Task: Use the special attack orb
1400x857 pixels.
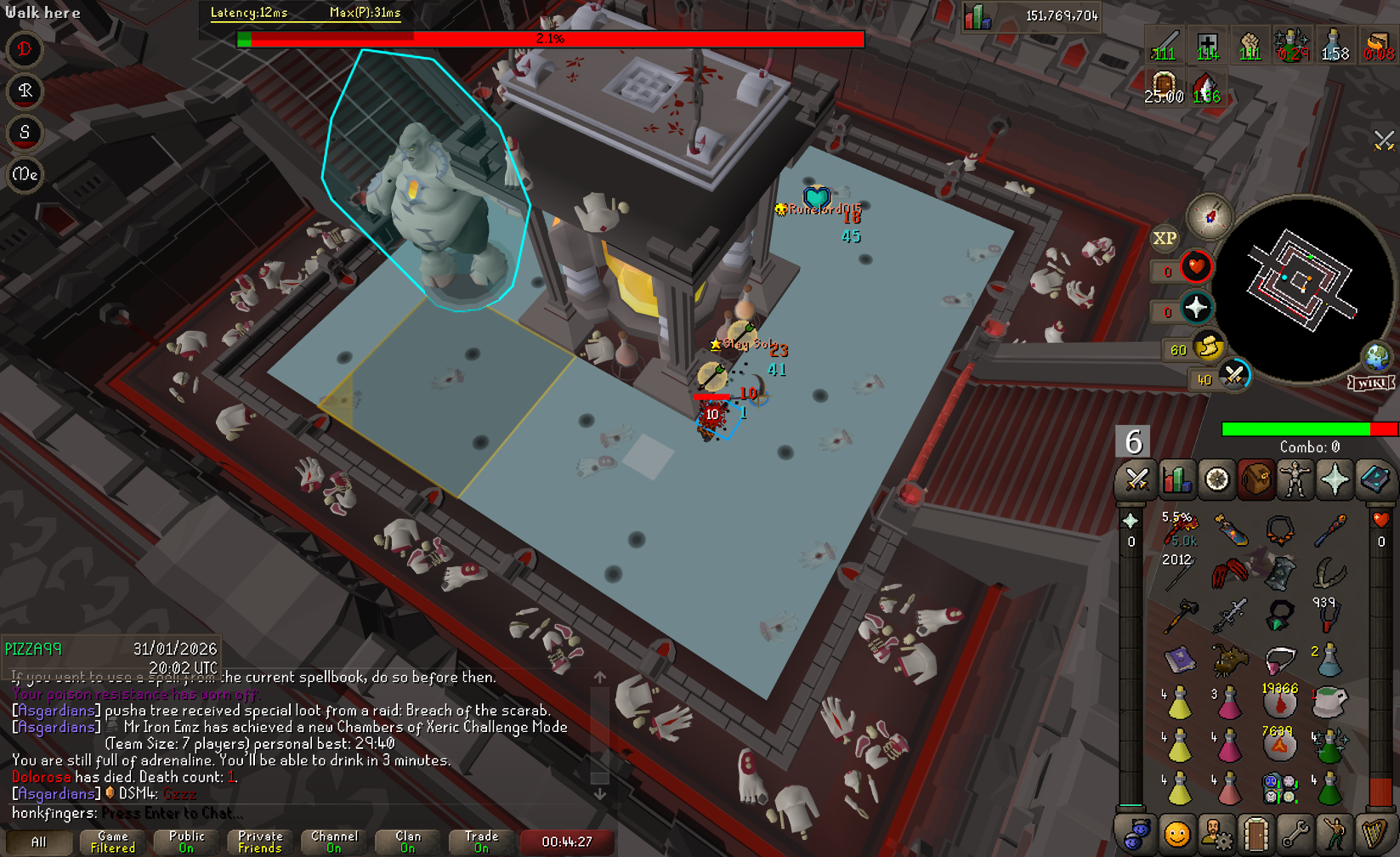Action: 1233,376
